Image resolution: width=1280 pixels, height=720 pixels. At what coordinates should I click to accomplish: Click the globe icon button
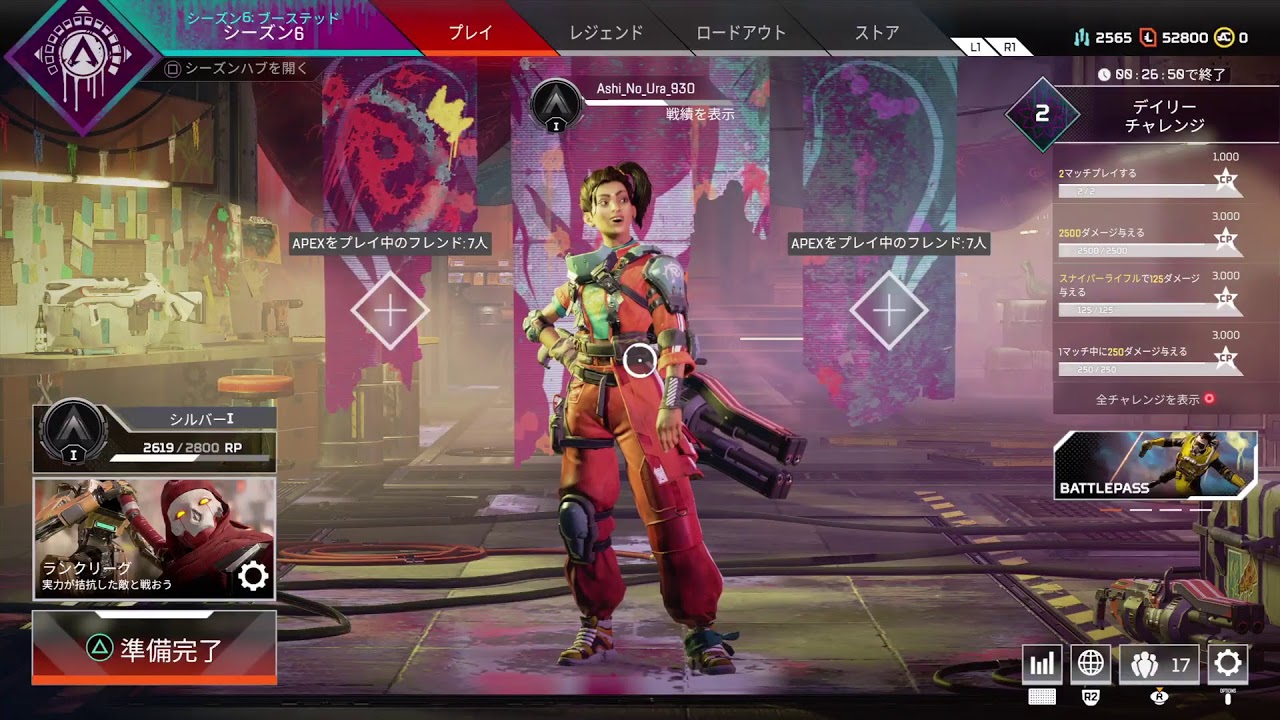pyautogui.click(x=1091, y=664)
